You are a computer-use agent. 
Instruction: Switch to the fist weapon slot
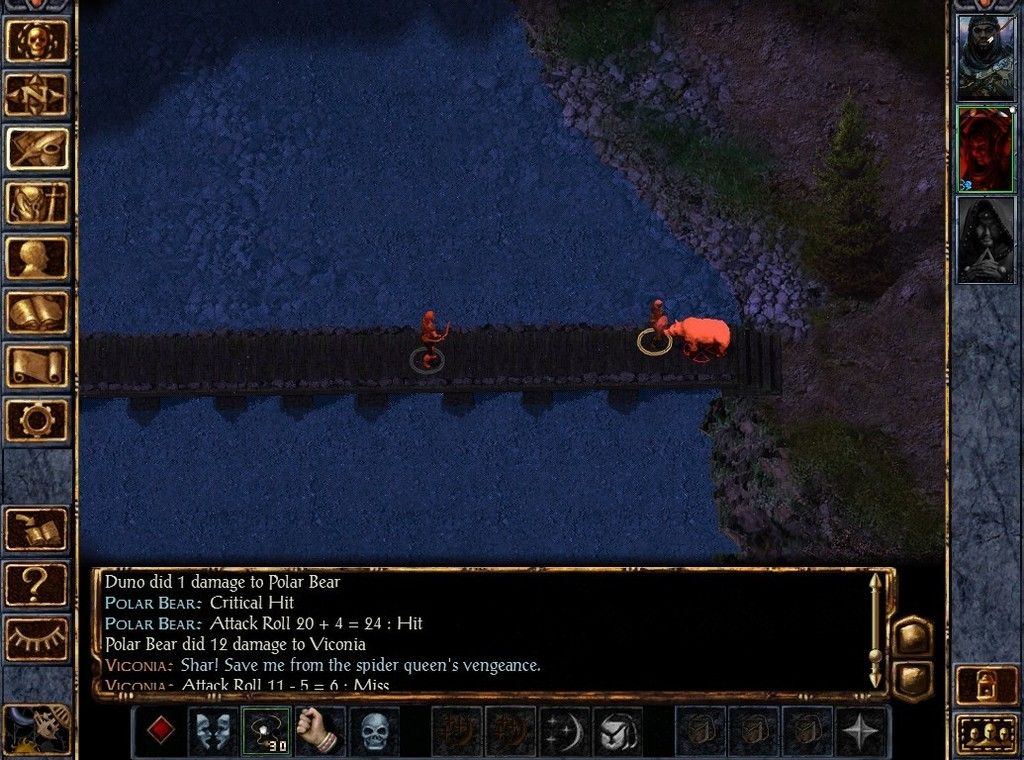(x=320, y=732)
